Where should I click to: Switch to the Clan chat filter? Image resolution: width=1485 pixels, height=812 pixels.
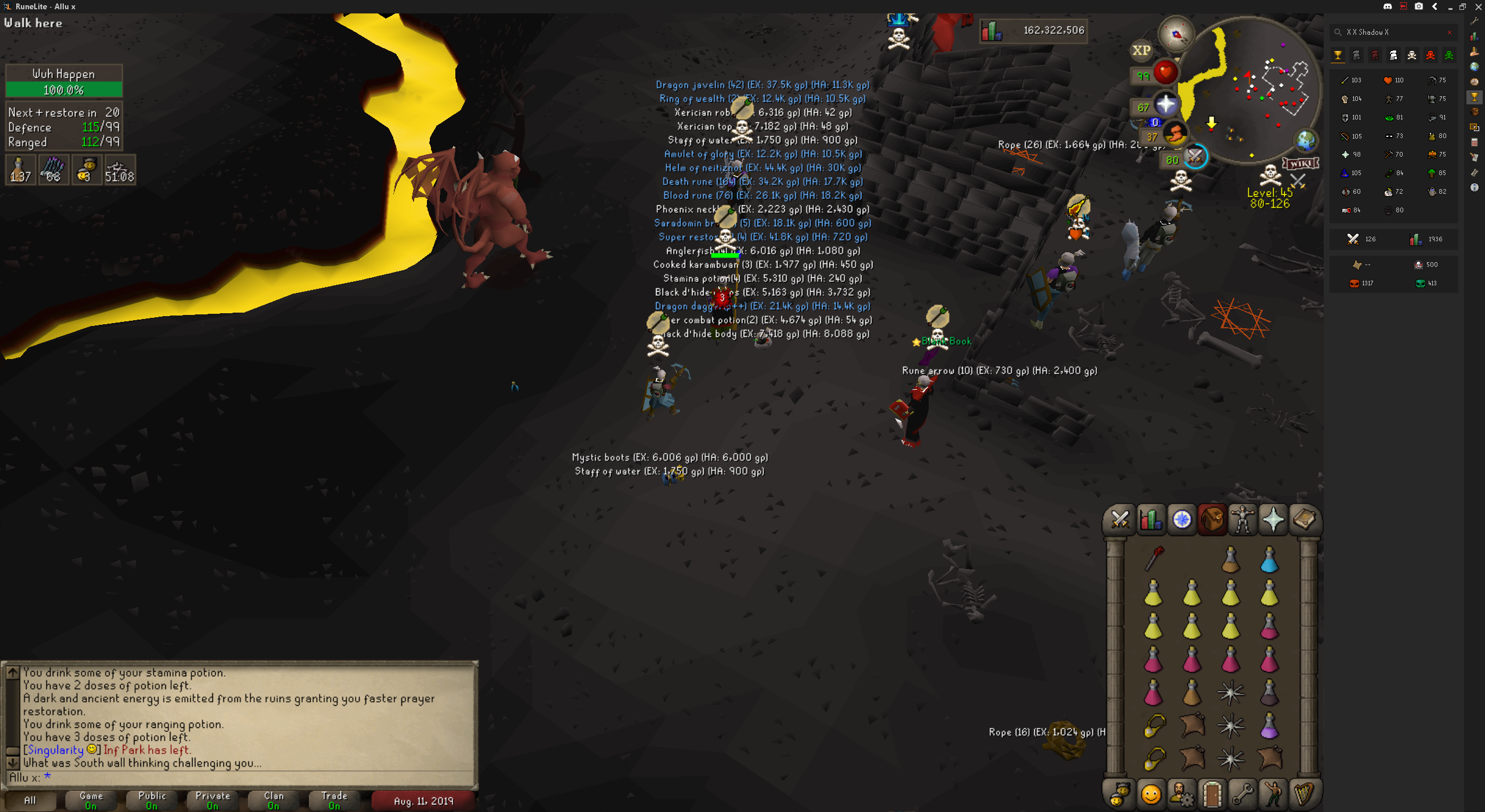274,800
